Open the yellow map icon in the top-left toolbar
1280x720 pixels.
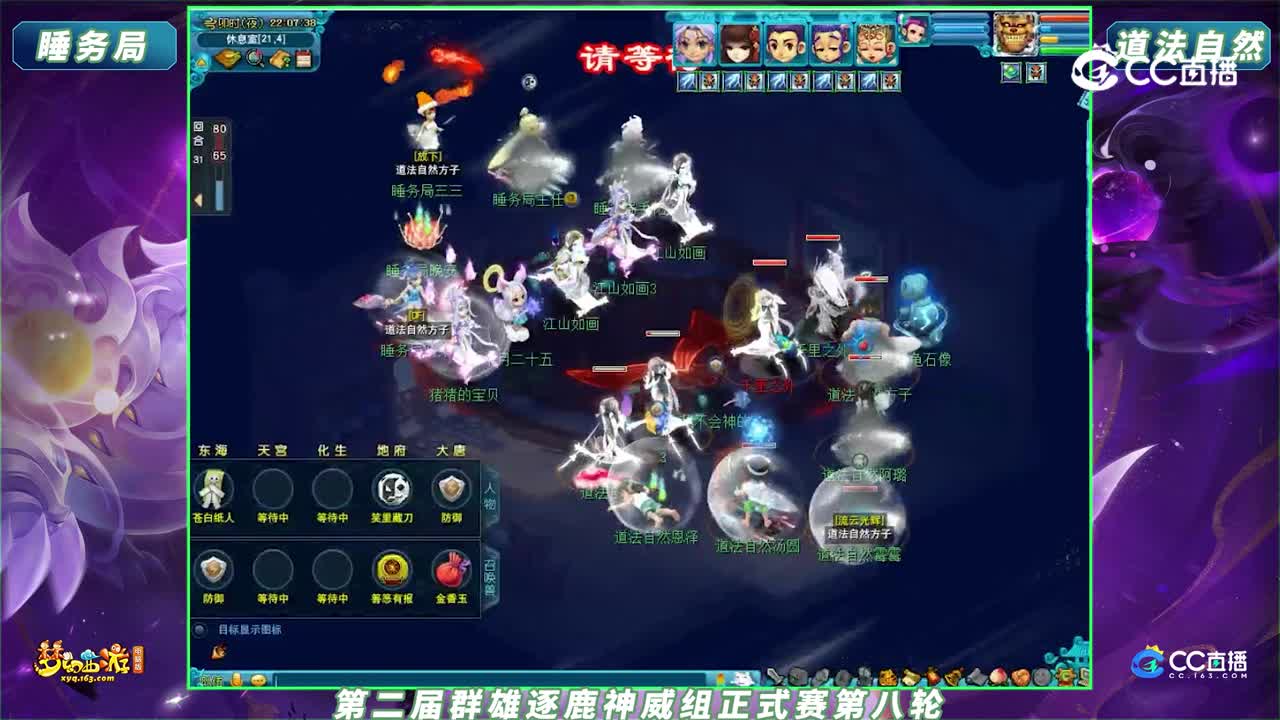(x=228, y=58)
